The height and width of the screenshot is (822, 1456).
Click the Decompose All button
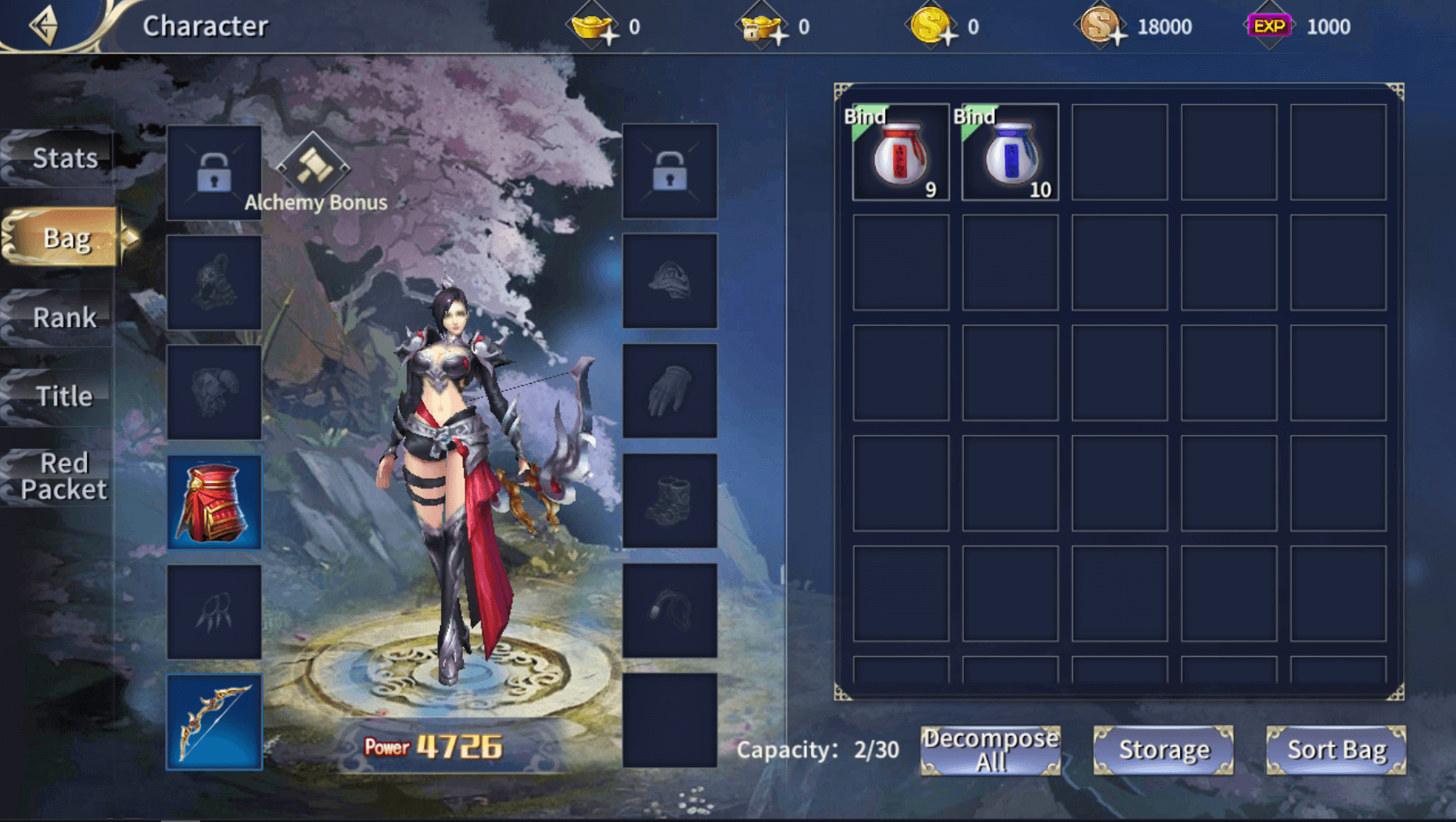tap(990, 750)
